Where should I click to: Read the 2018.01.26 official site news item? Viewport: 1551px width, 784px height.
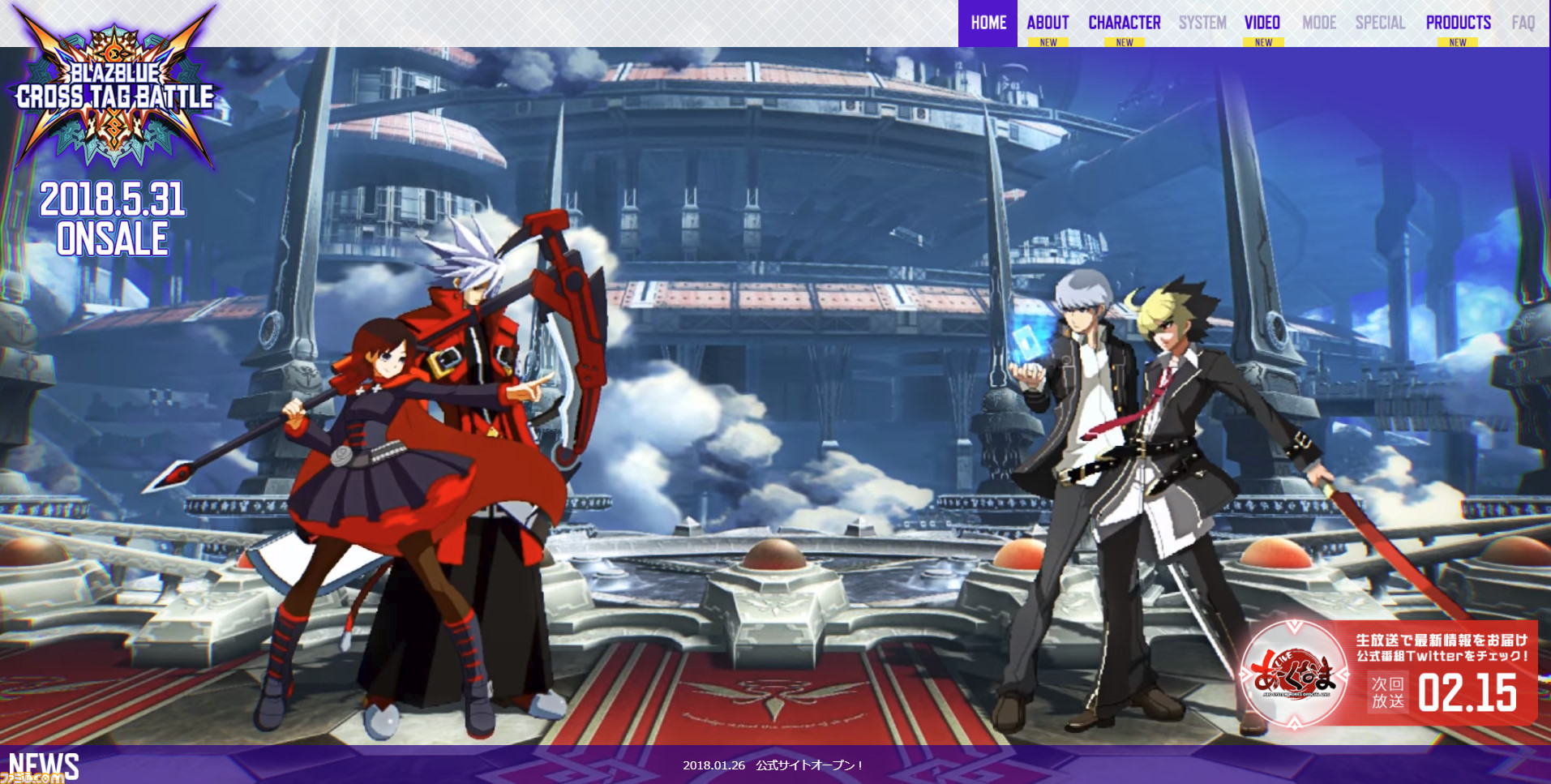(773, 765)
